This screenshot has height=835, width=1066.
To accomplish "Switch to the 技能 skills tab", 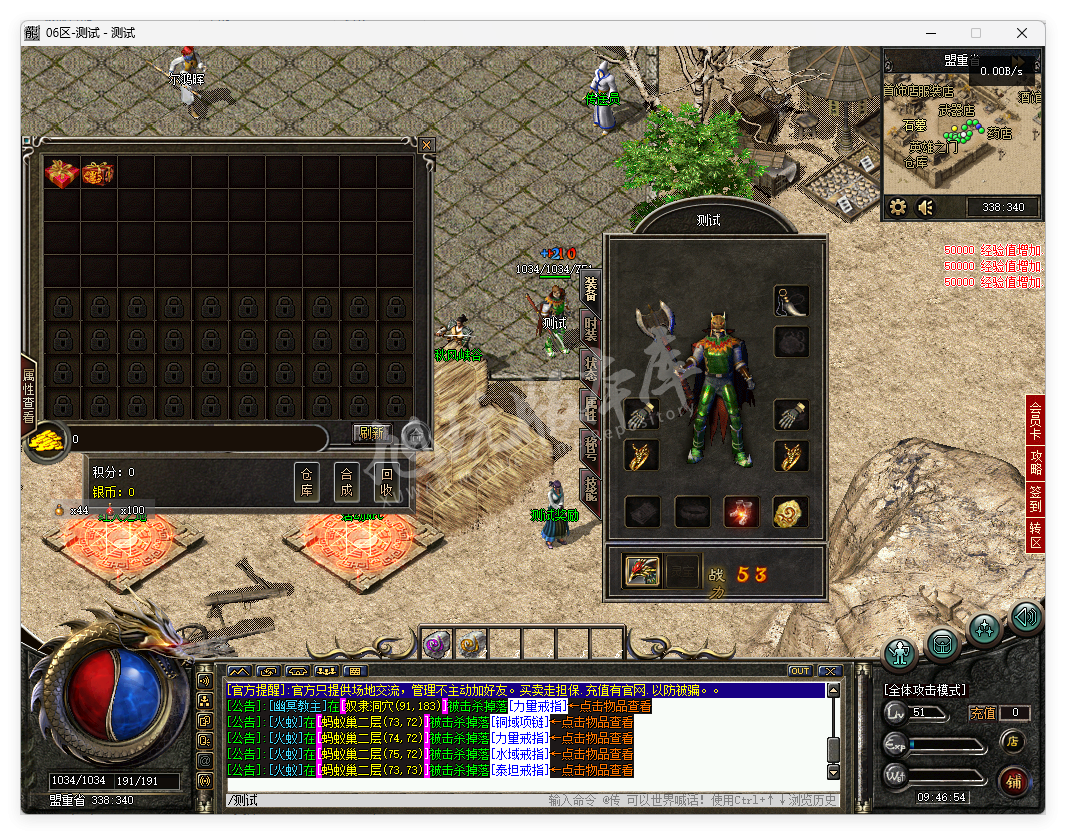I will click(591, 489).
